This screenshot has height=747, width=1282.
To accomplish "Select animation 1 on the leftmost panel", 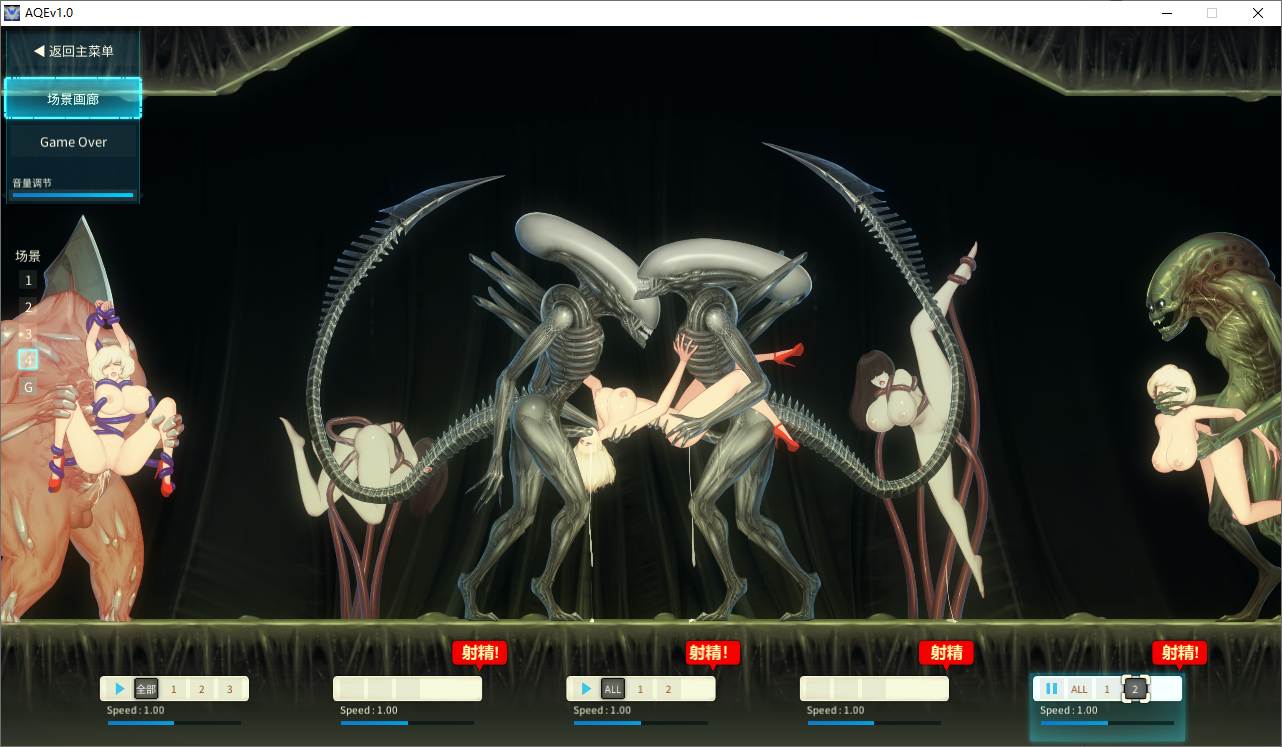I will click(173, 688).
